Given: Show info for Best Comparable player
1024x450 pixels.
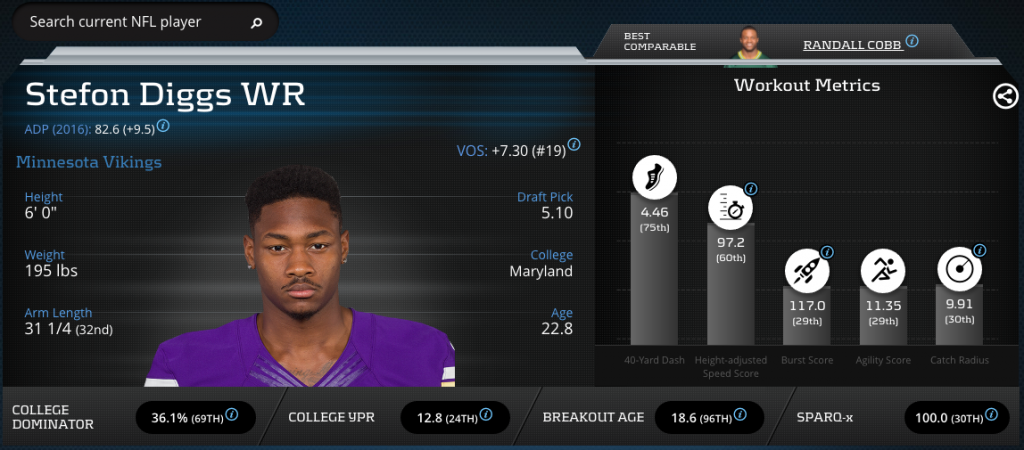Looking at the screenshot, I should (912, 43).
